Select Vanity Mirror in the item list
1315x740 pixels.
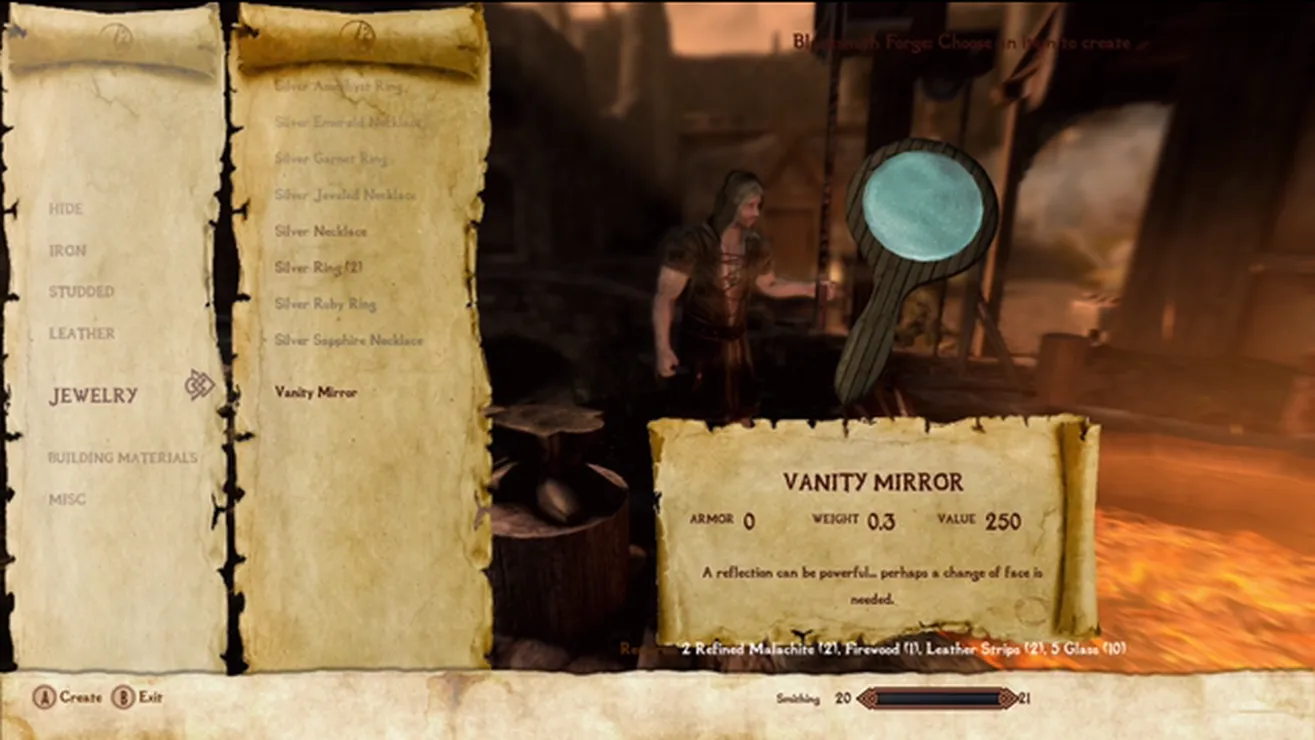tap(316, 393)
